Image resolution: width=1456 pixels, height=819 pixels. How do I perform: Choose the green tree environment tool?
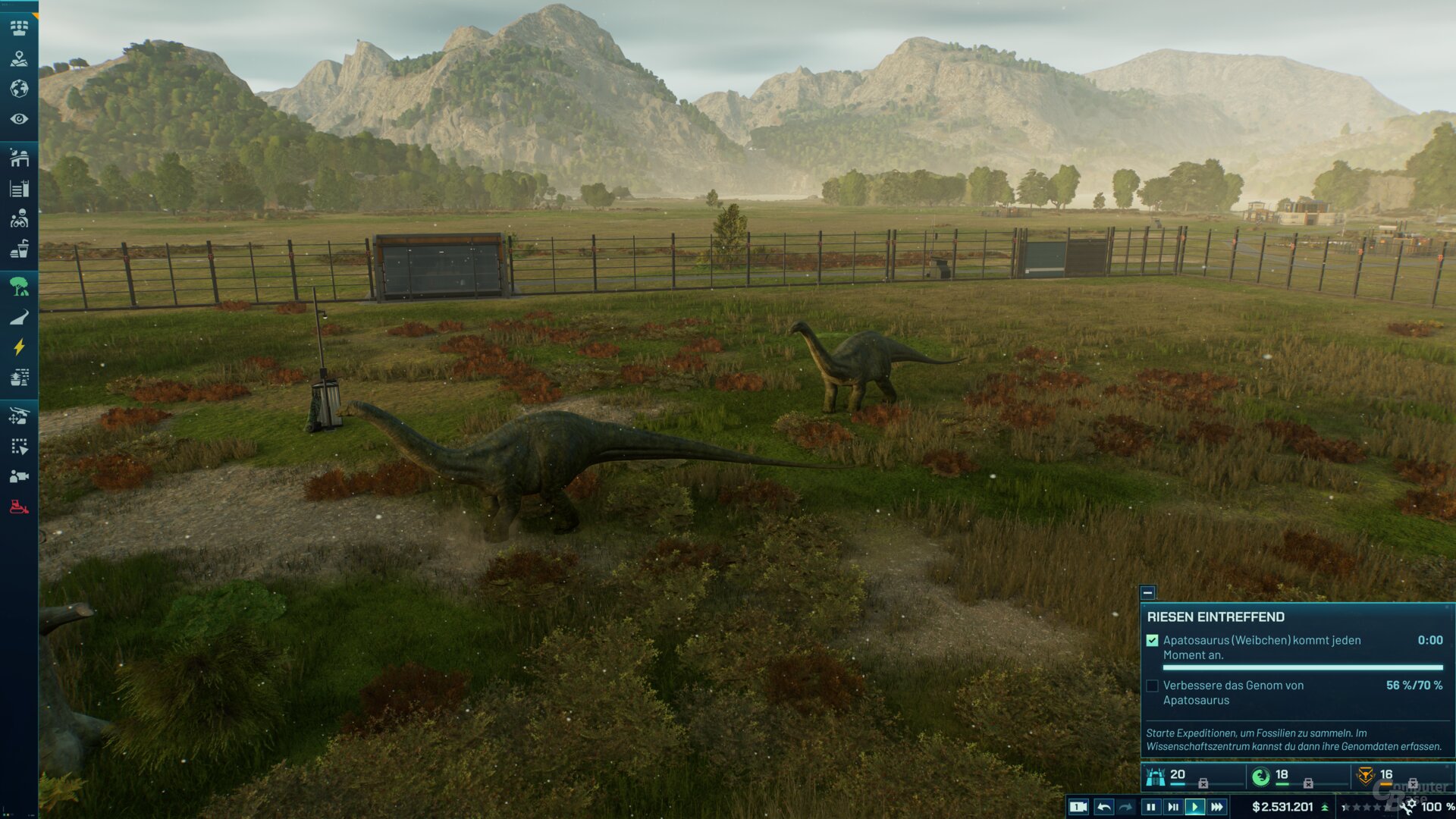[19, 287]
